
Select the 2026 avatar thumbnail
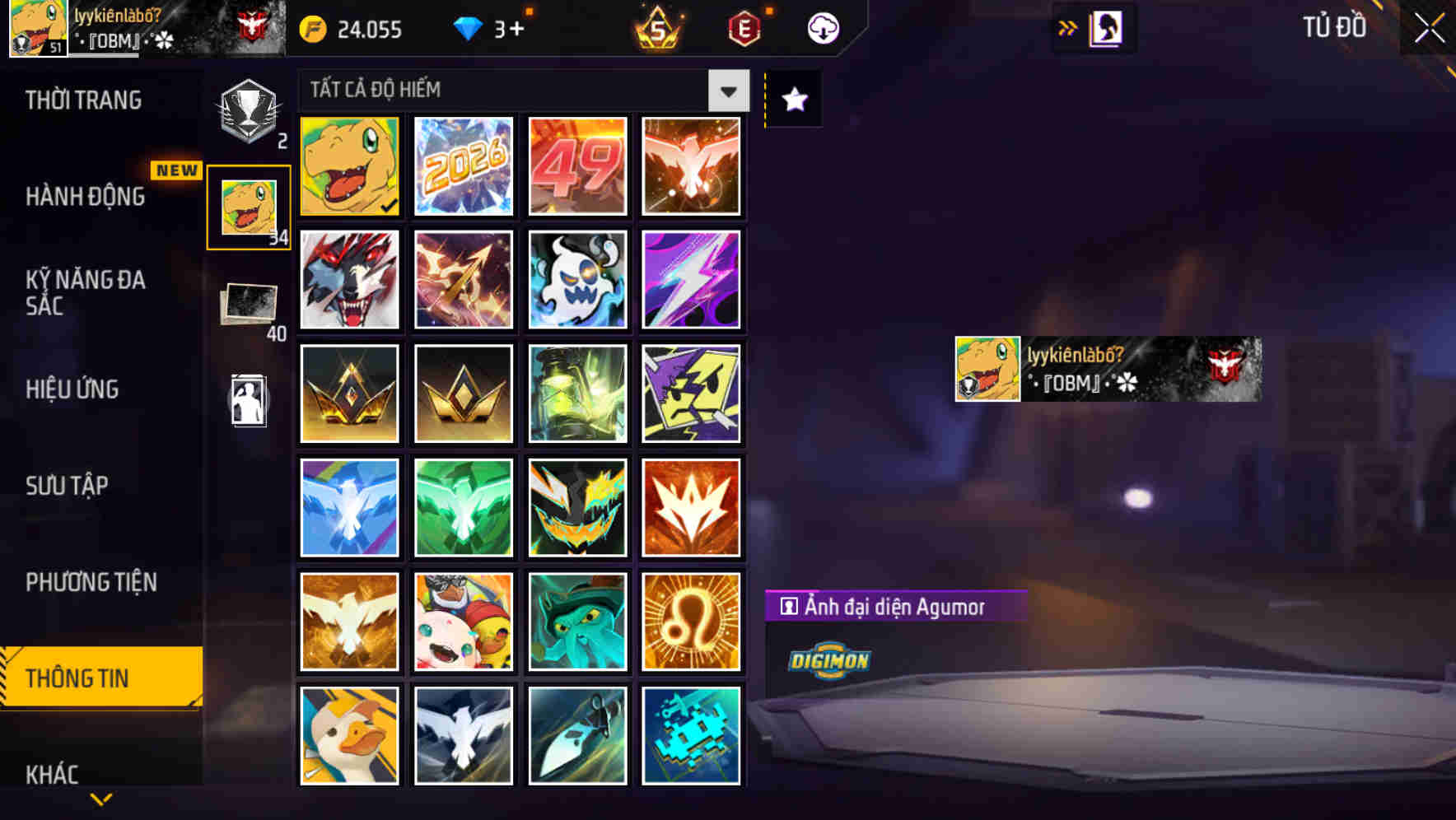coord(463,166)
